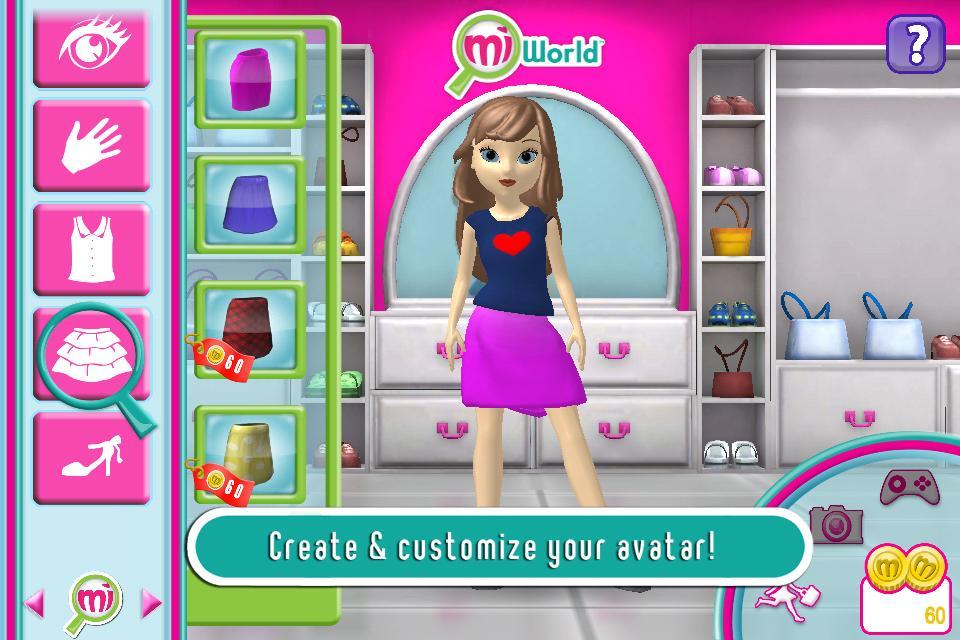Open the gamepad mini-games icon
960x640 pixels.
pyautogui.click(x=908, y=487)
